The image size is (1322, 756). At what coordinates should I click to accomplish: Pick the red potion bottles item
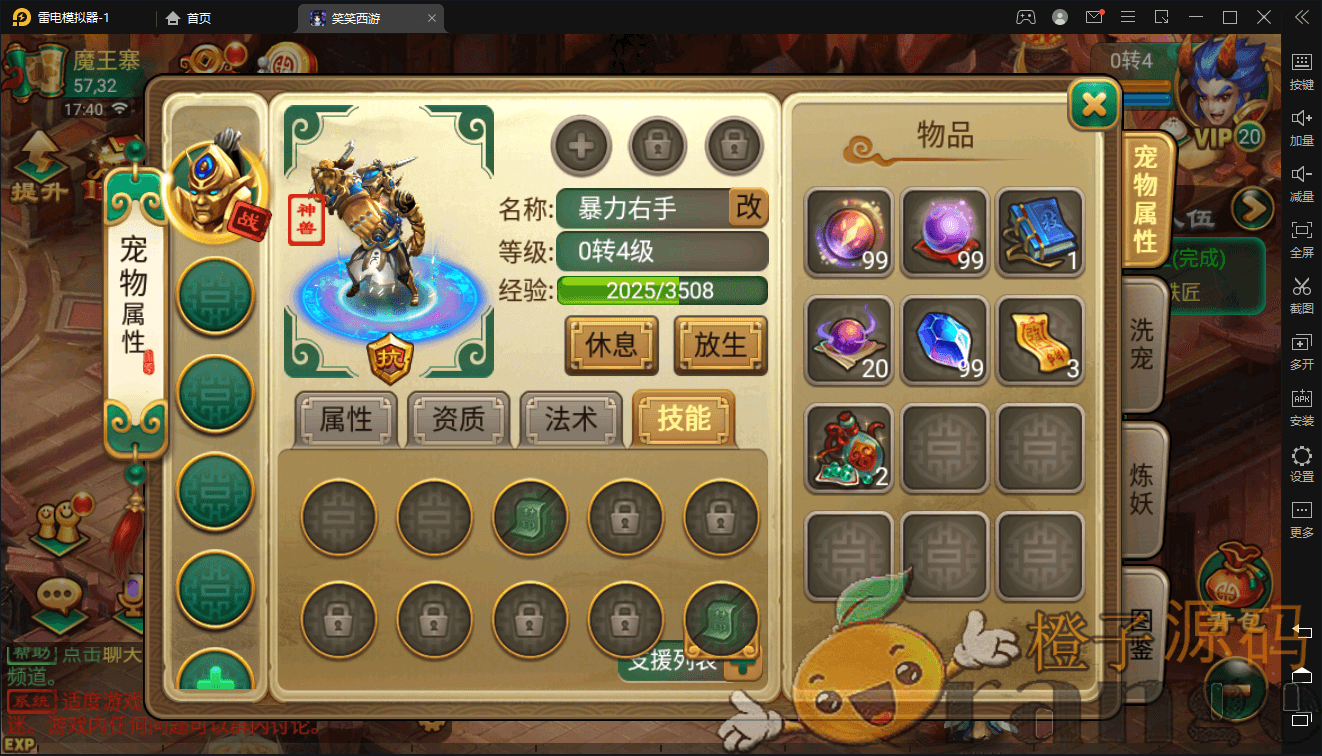pyautogui.click(x=848, y=448)
